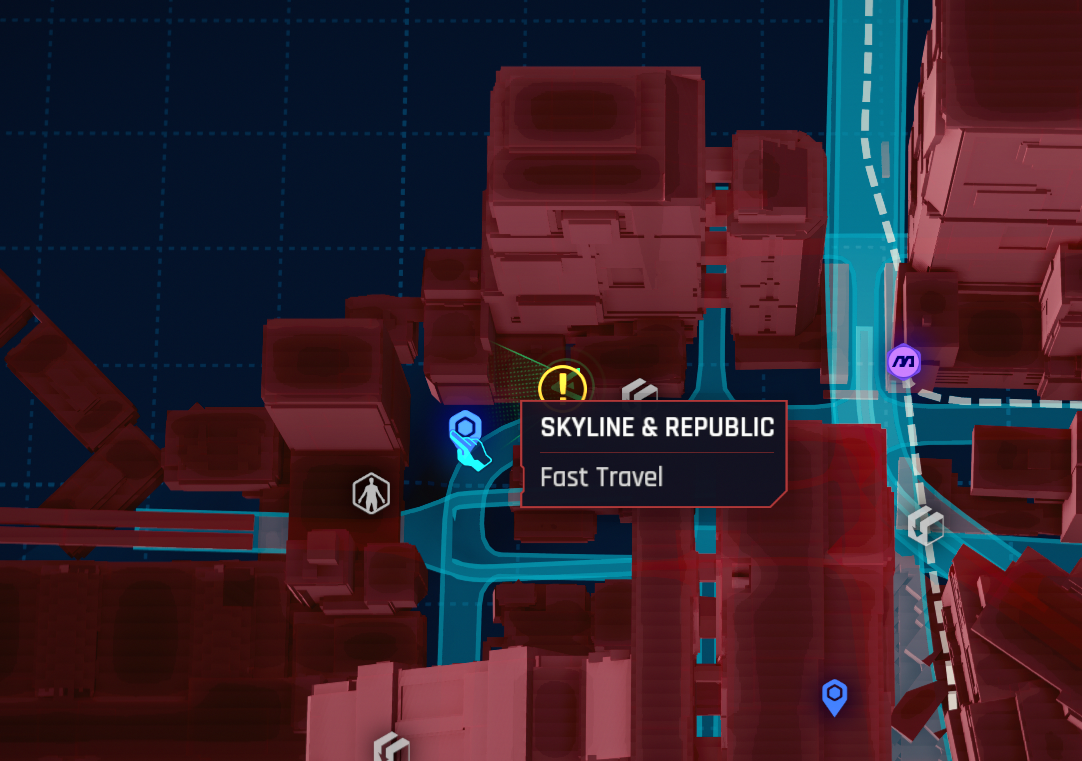Click the cube marker on the dashed route
1082x761 pixels.
click(x=925, y=525)
